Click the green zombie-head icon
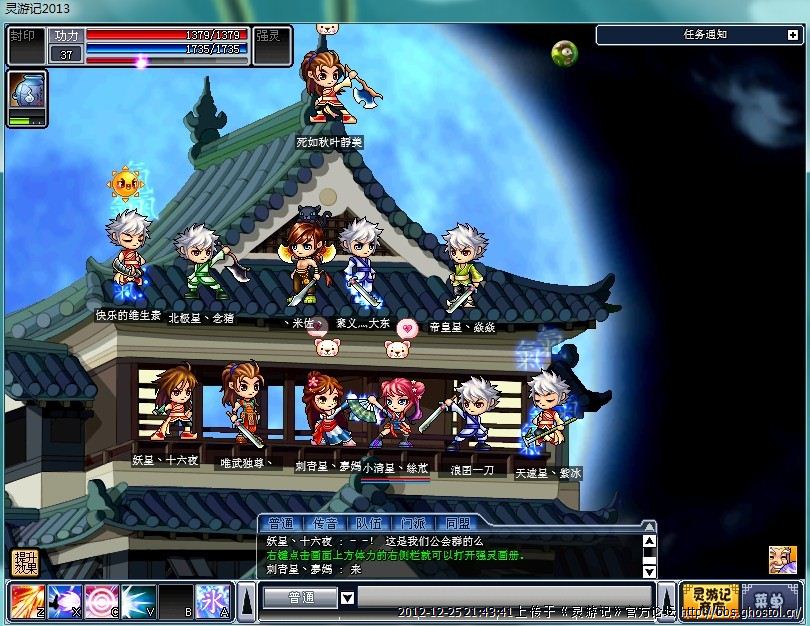 click(x=563, y=53)
